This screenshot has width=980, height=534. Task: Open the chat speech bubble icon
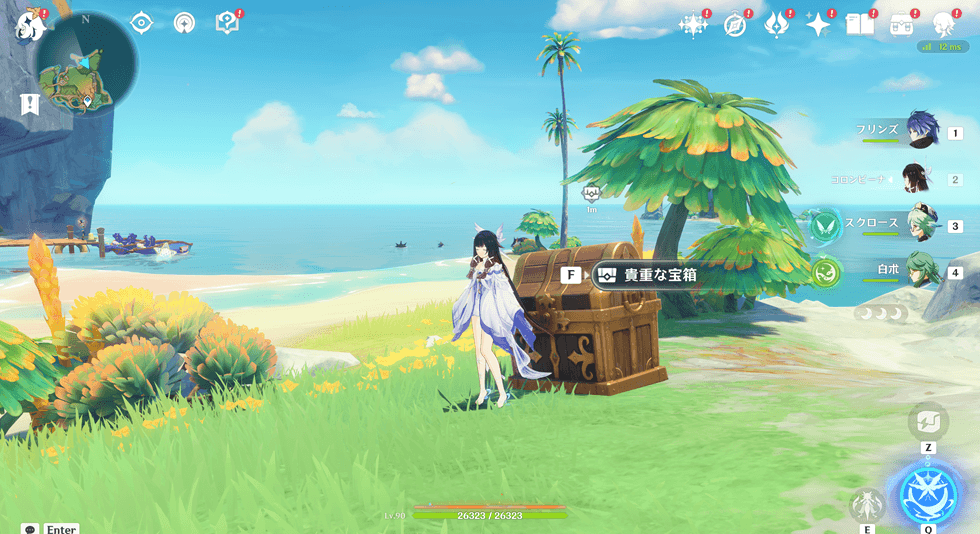point(29,528)
